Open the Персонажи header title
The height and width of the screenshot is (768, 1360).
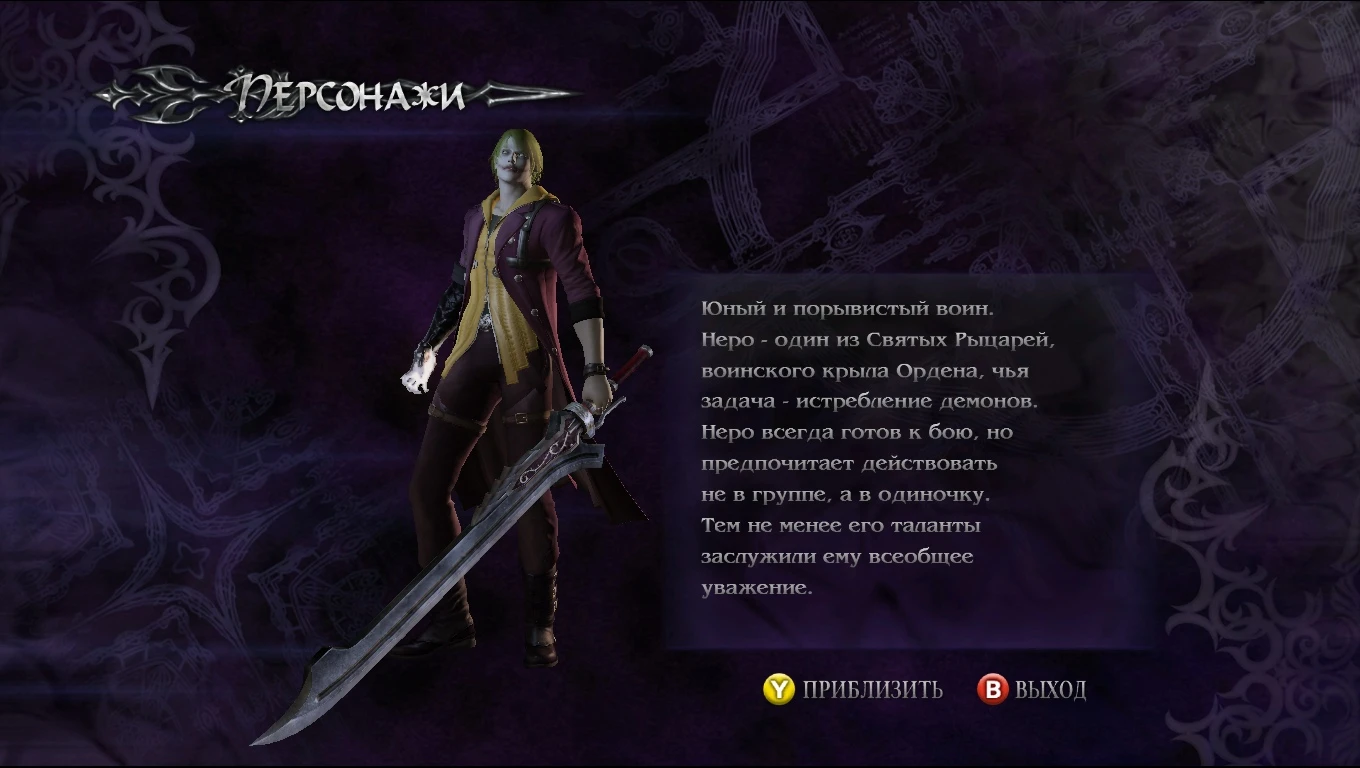tap(345, 93)
